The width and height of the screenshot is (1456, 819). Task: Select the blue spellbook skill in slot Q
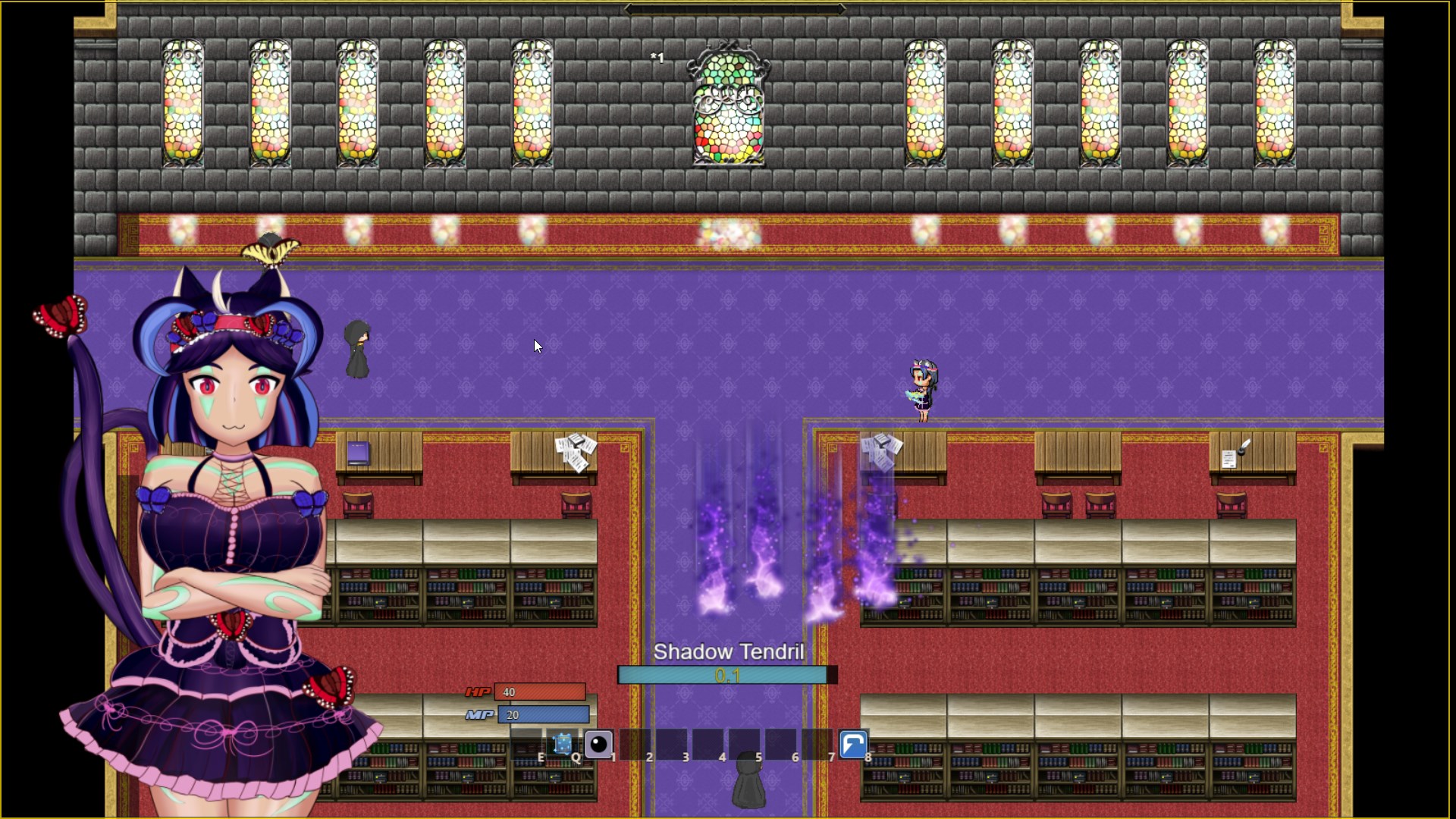pyautogui.click(x=563, y=745)
